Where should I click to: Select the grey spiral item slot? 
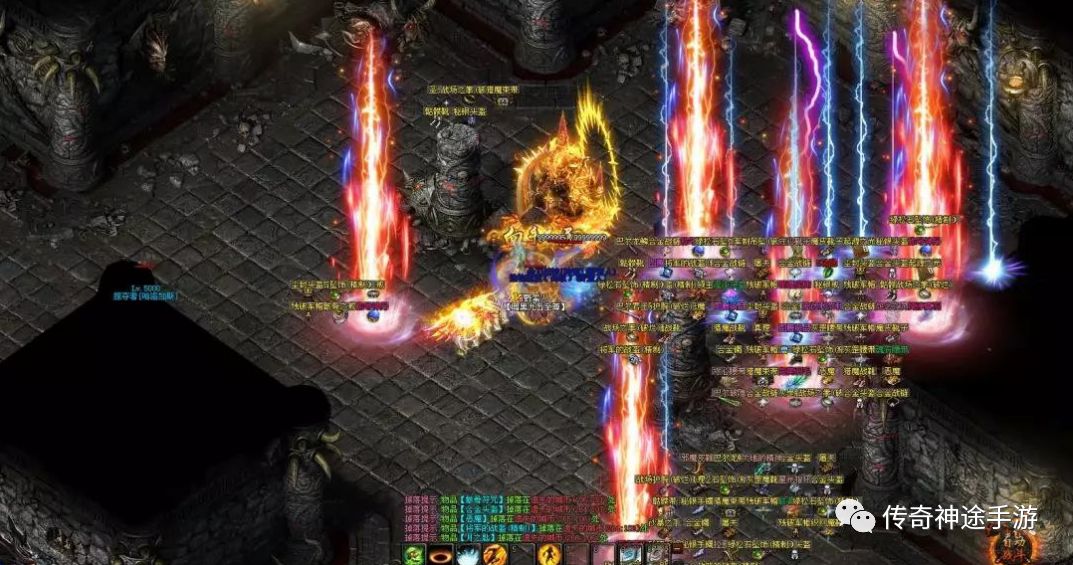pyautogui.click(x=655, y=555)
